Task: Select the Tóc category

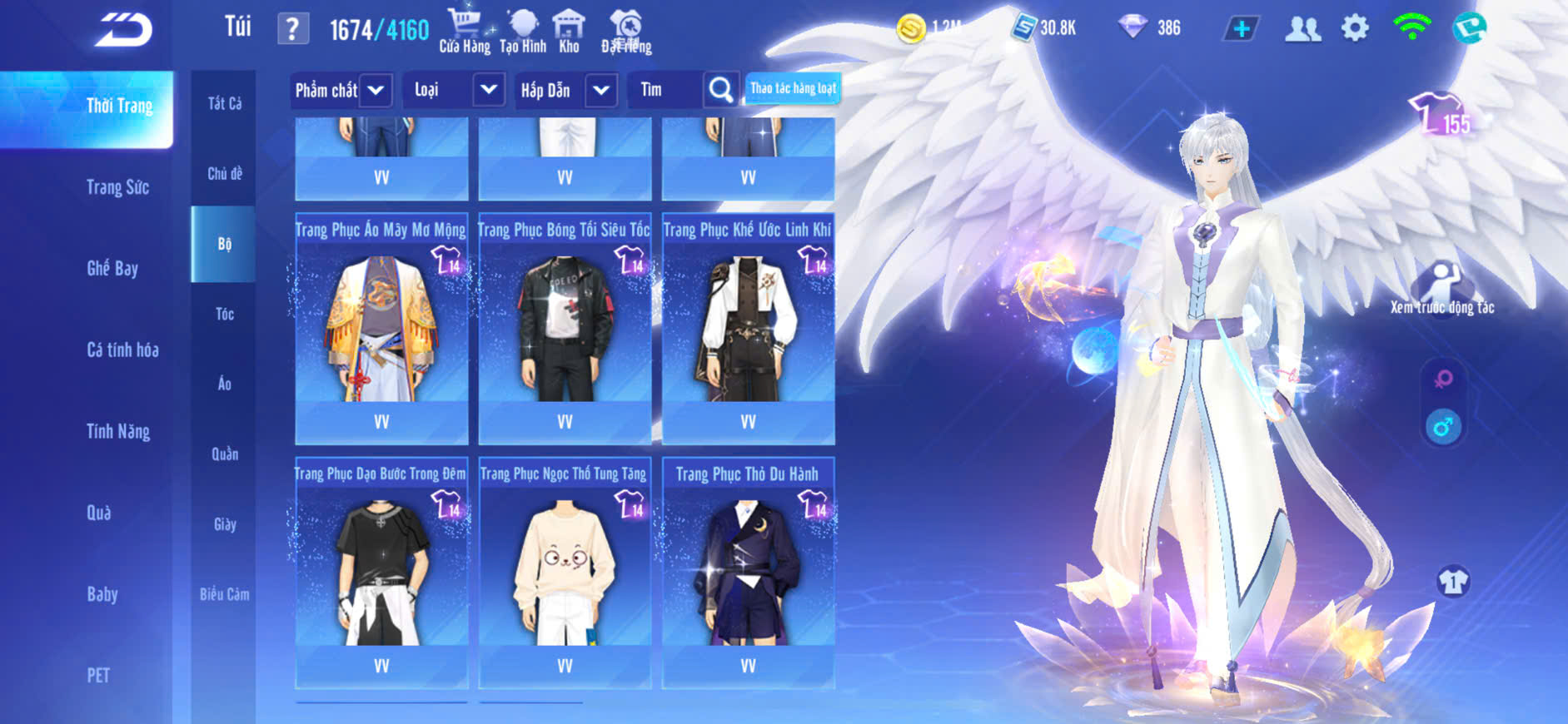Action: point(224,314)
